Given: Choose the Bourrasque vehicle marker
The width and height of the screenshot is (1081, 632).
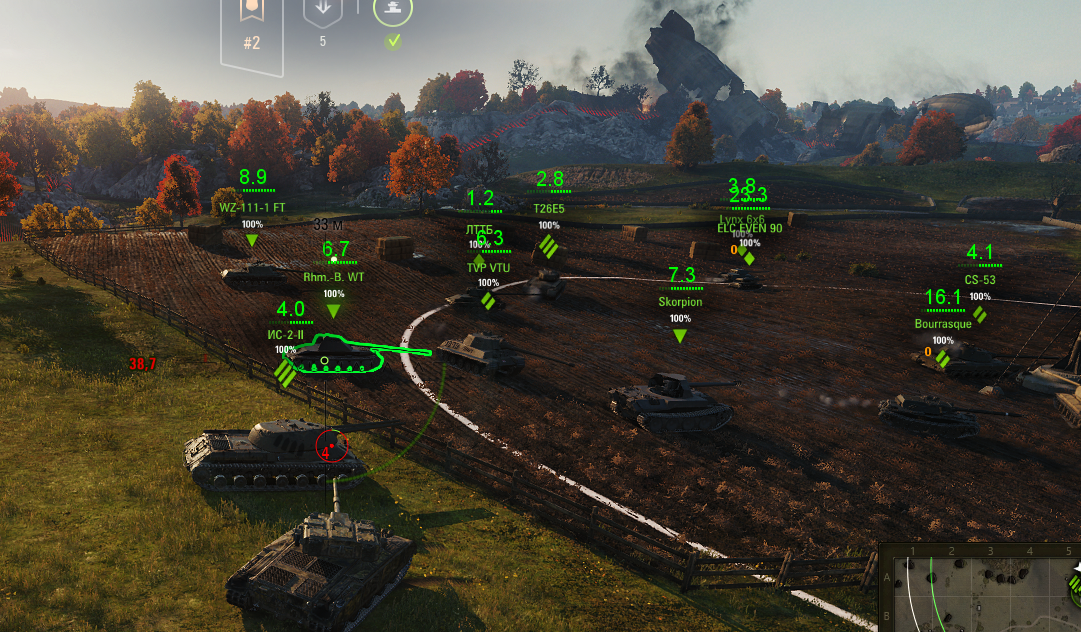Looking at the screenshot, I should point(943,324).
